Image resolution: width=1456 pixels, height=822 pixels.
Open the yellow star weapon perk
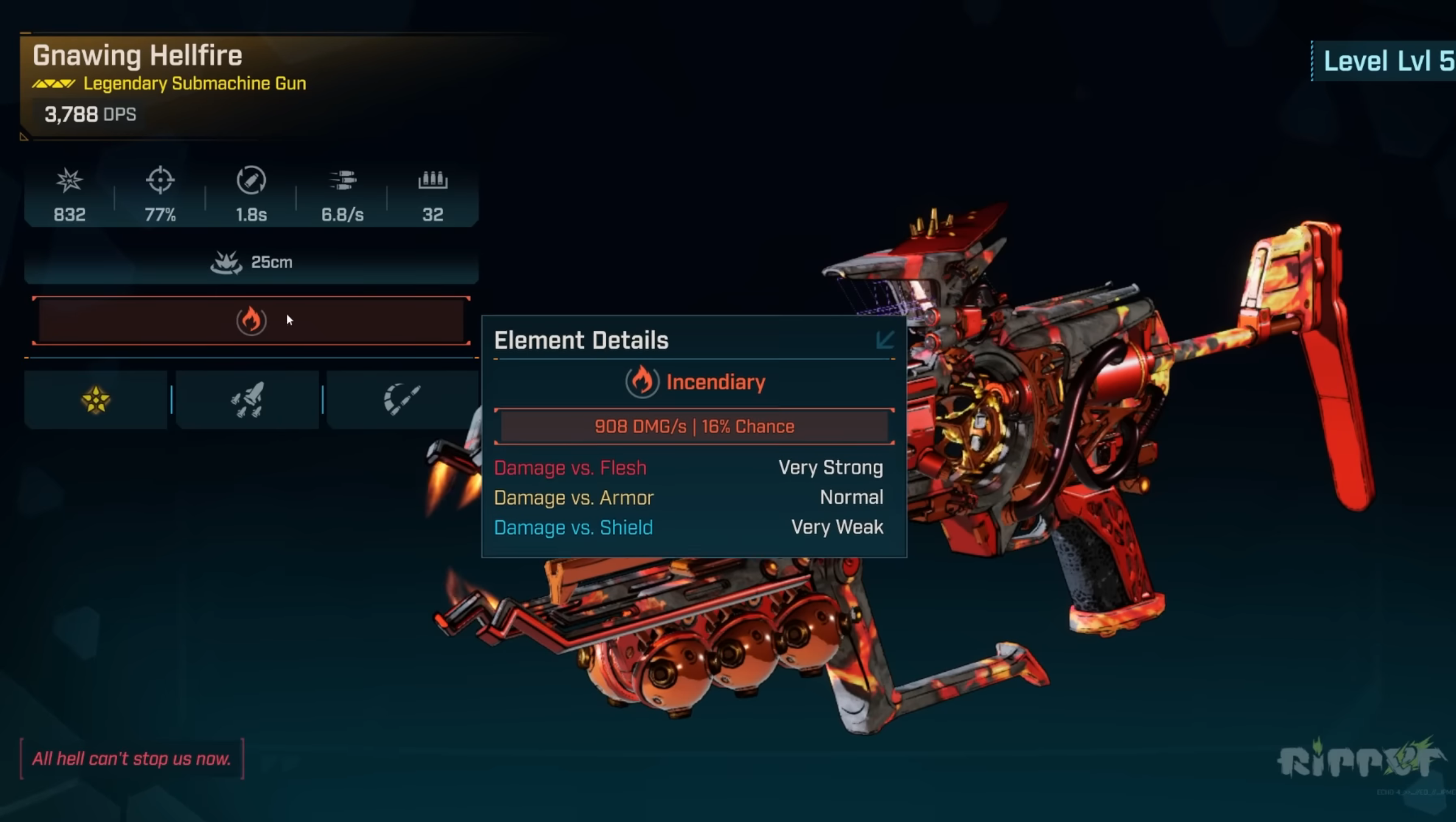pyautogui.click(x=96, y=400)
